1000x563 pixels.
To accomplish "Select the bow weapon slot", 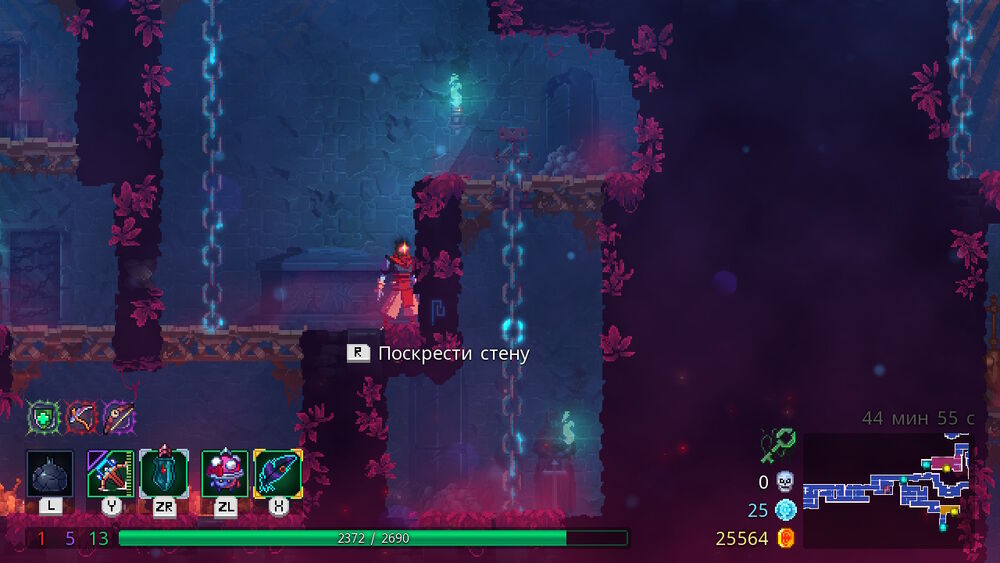I will pos(110,473).
